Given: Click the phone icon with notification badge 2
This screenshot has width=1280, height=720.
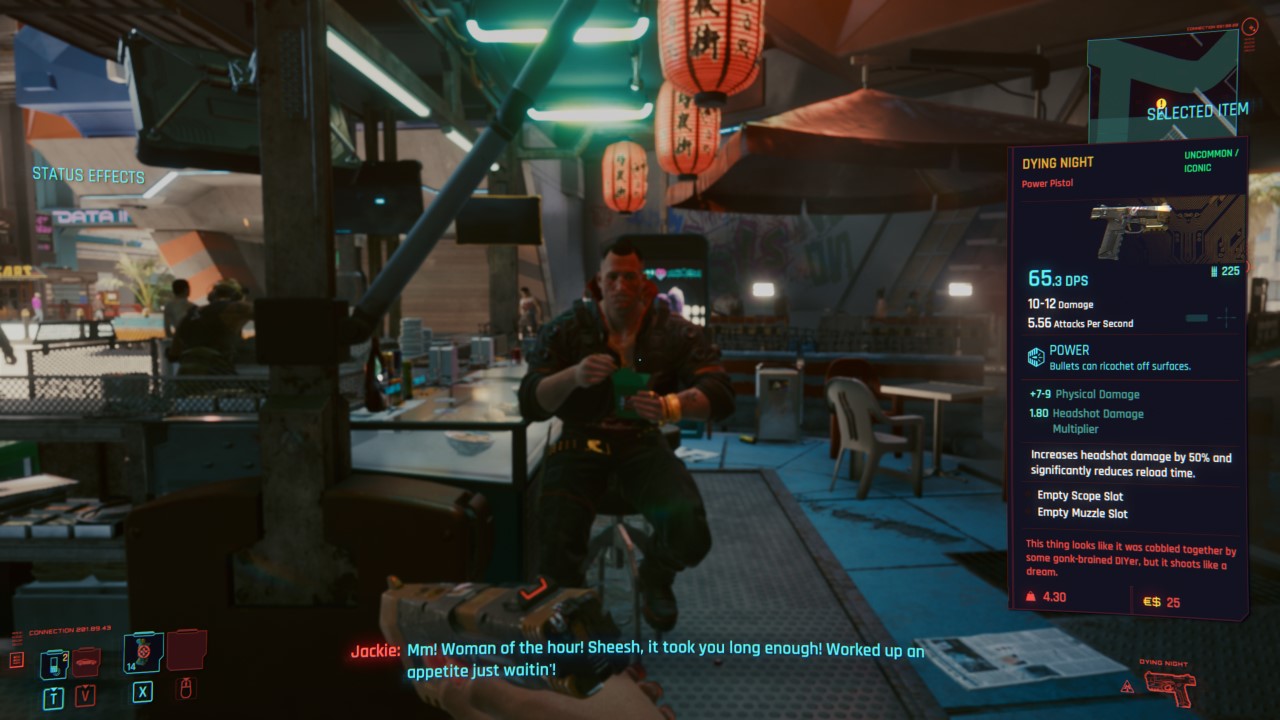Looking at the screenshot, I should [x=53, y=662].
